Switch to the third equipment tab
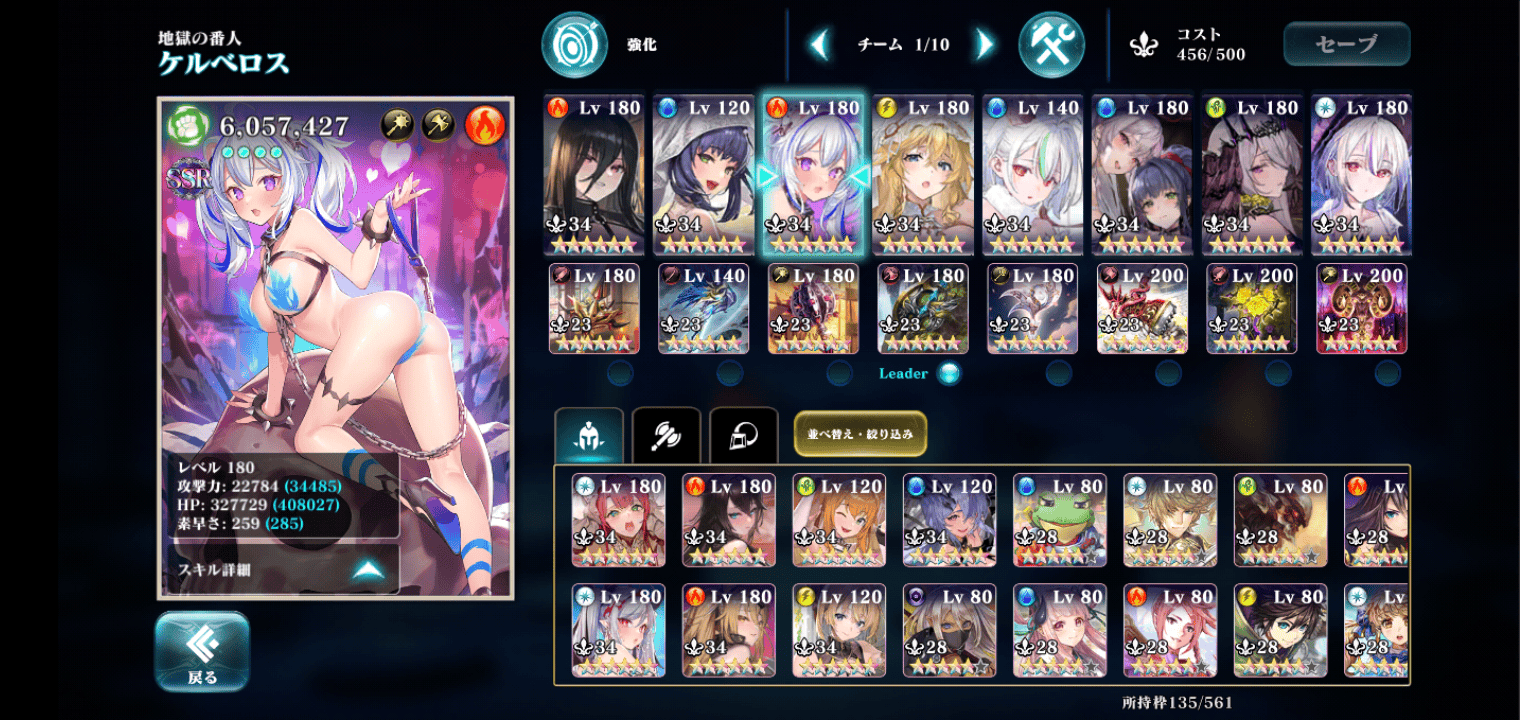 744,435
